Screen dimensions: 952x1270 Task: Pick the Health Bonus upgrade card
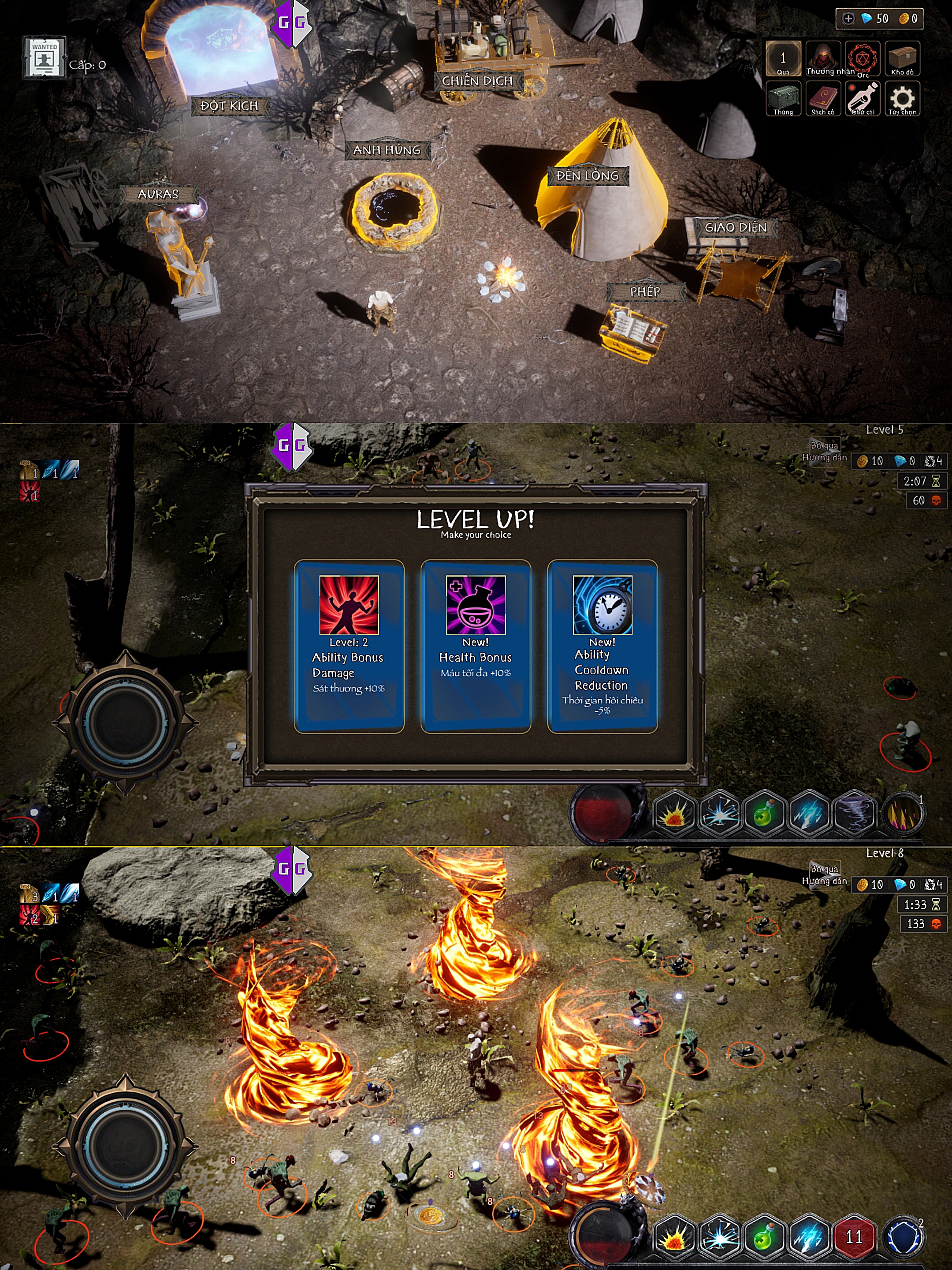click(476, 646)
